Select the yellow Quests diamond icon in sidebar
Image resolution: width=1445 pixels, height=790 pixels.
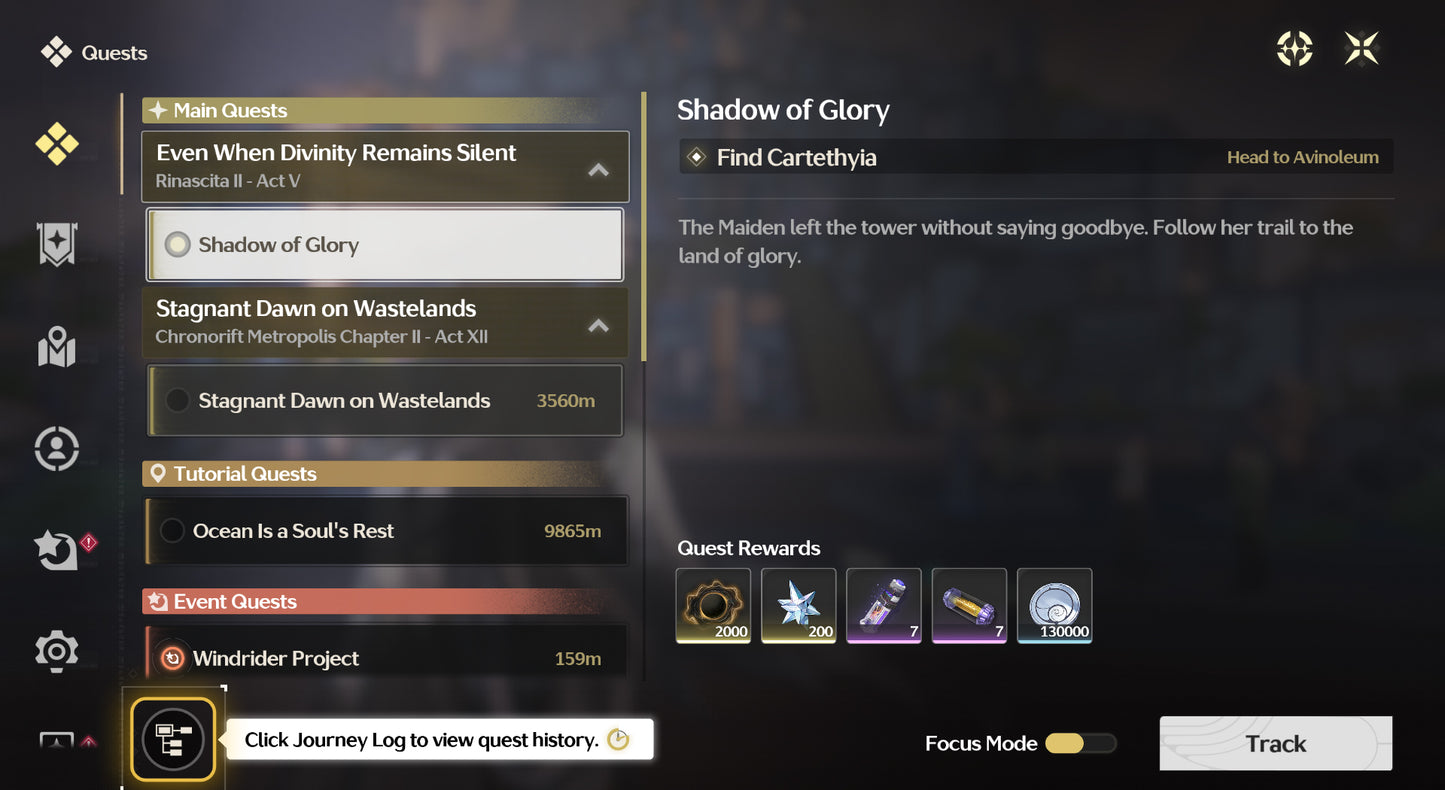tap(57, 144)
